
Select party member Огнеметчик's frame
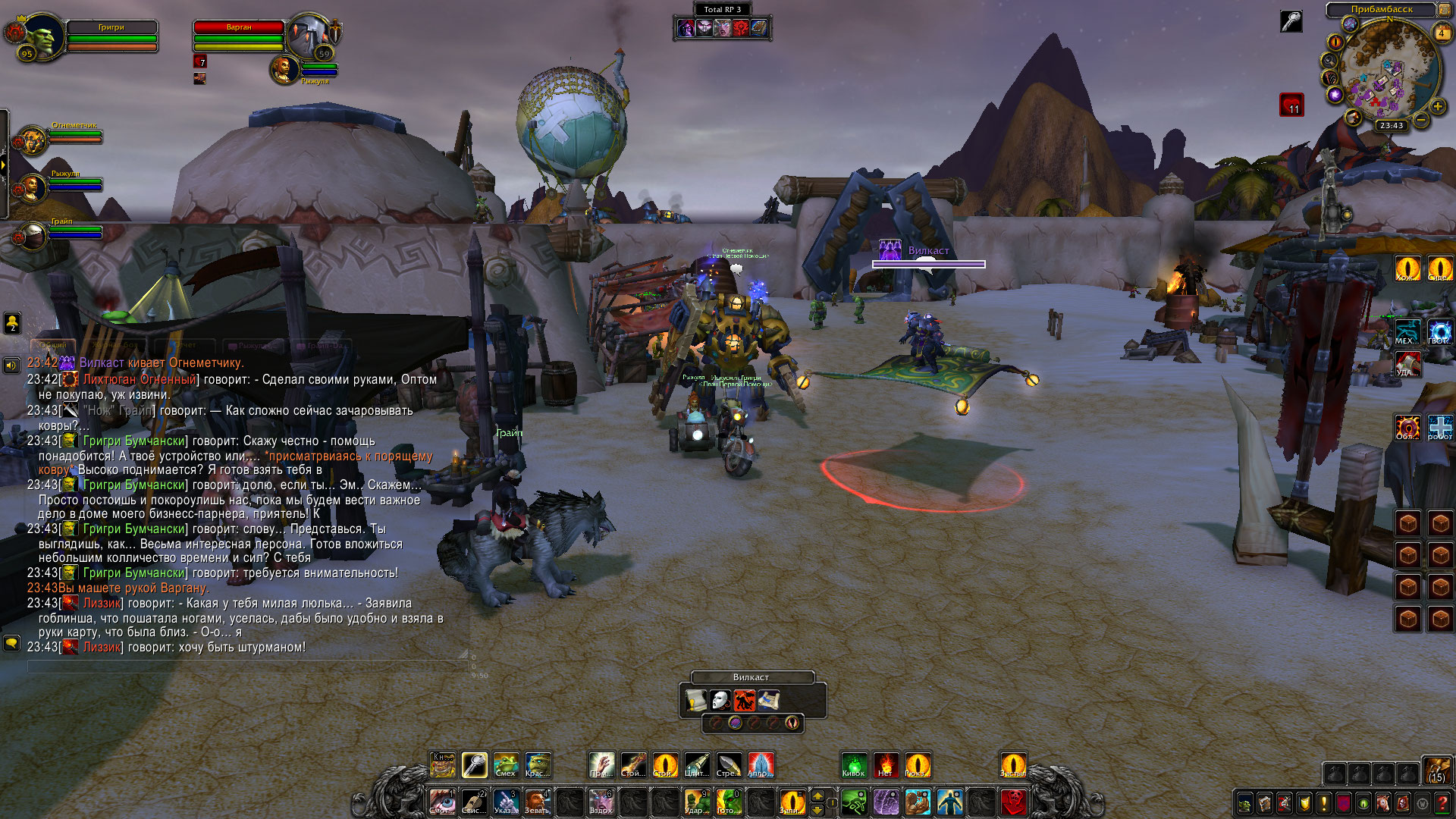tap(32, 140)
